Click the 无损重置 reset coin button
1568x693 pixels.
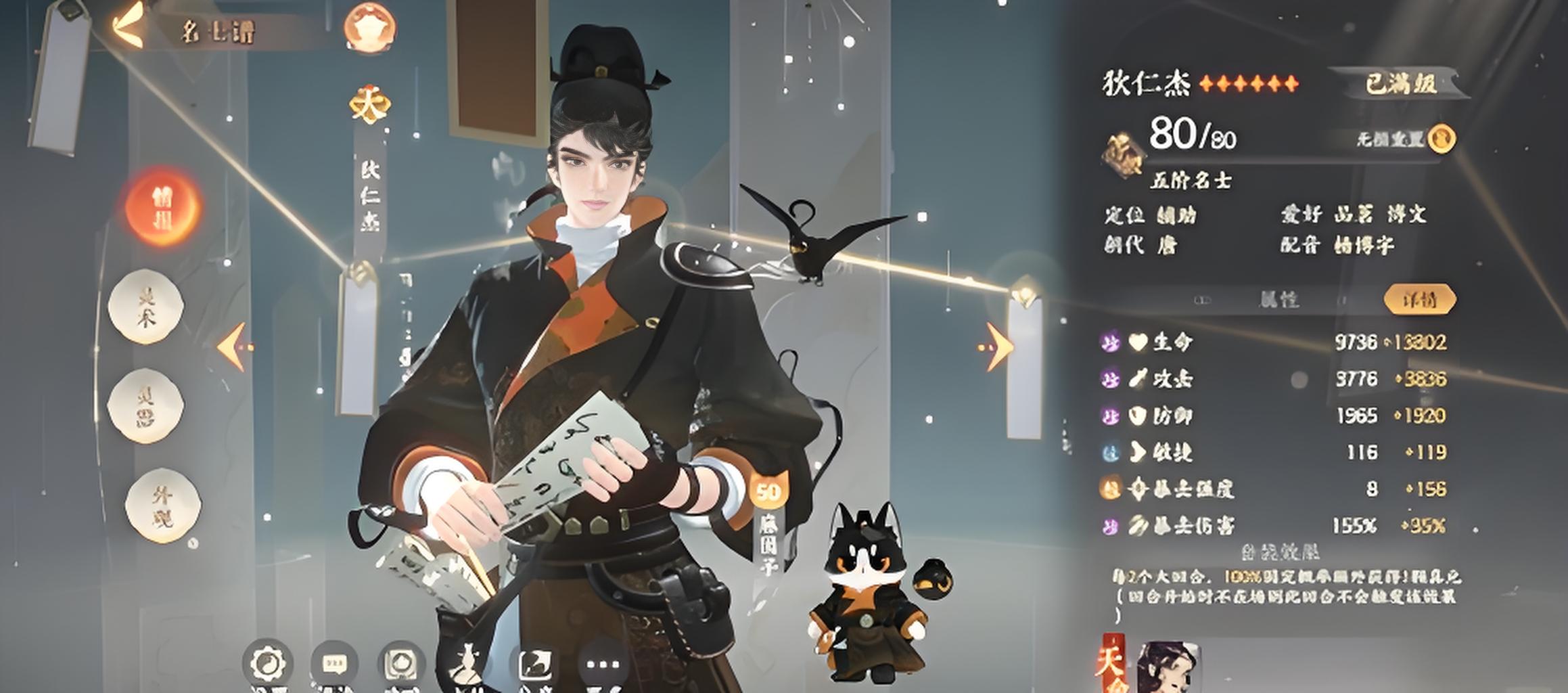click(x=1442, y=139)
